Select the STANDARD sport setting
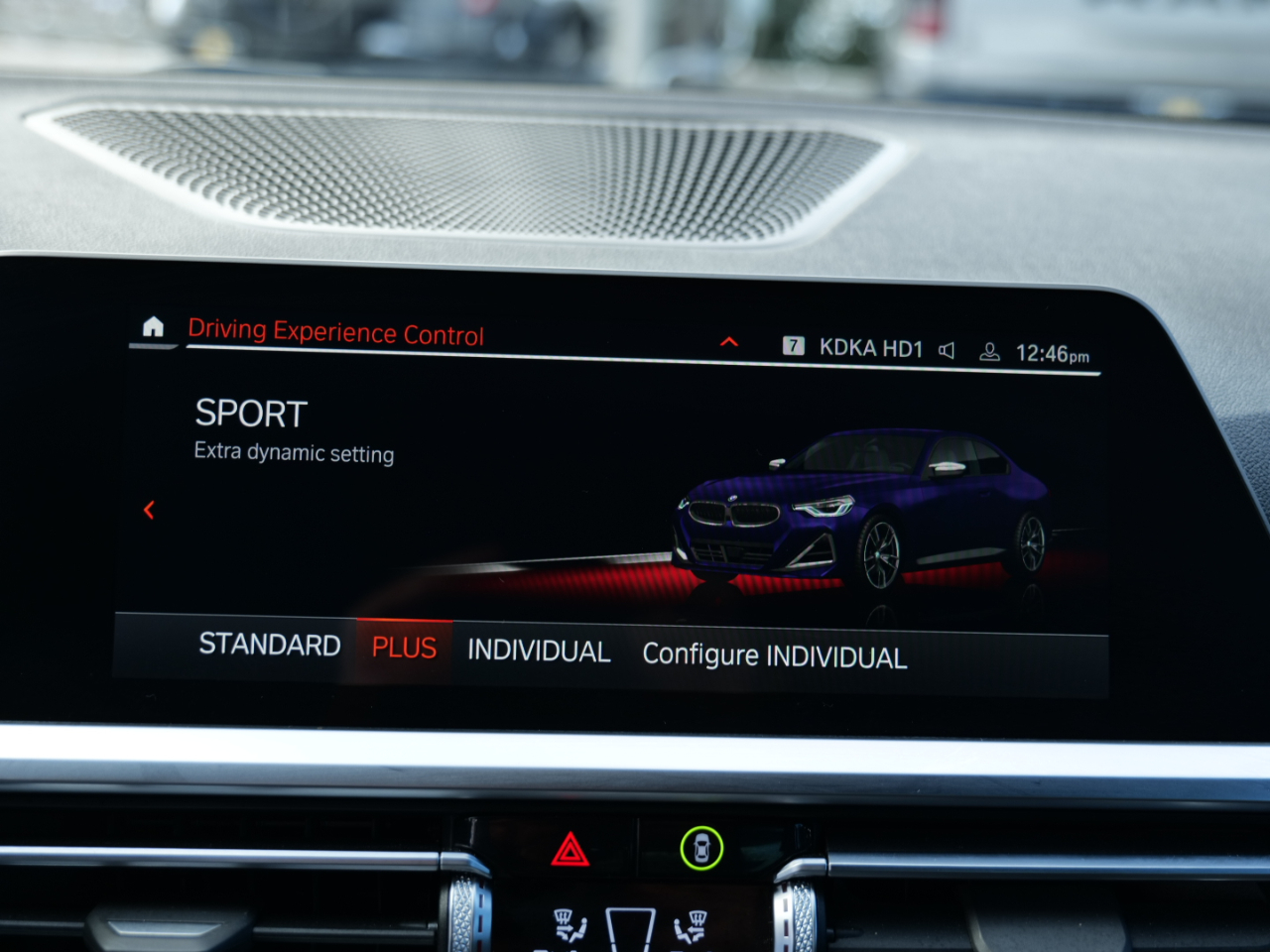This screenshot has height=952, width=1270. pyautogui.click(x=269, y=645)
